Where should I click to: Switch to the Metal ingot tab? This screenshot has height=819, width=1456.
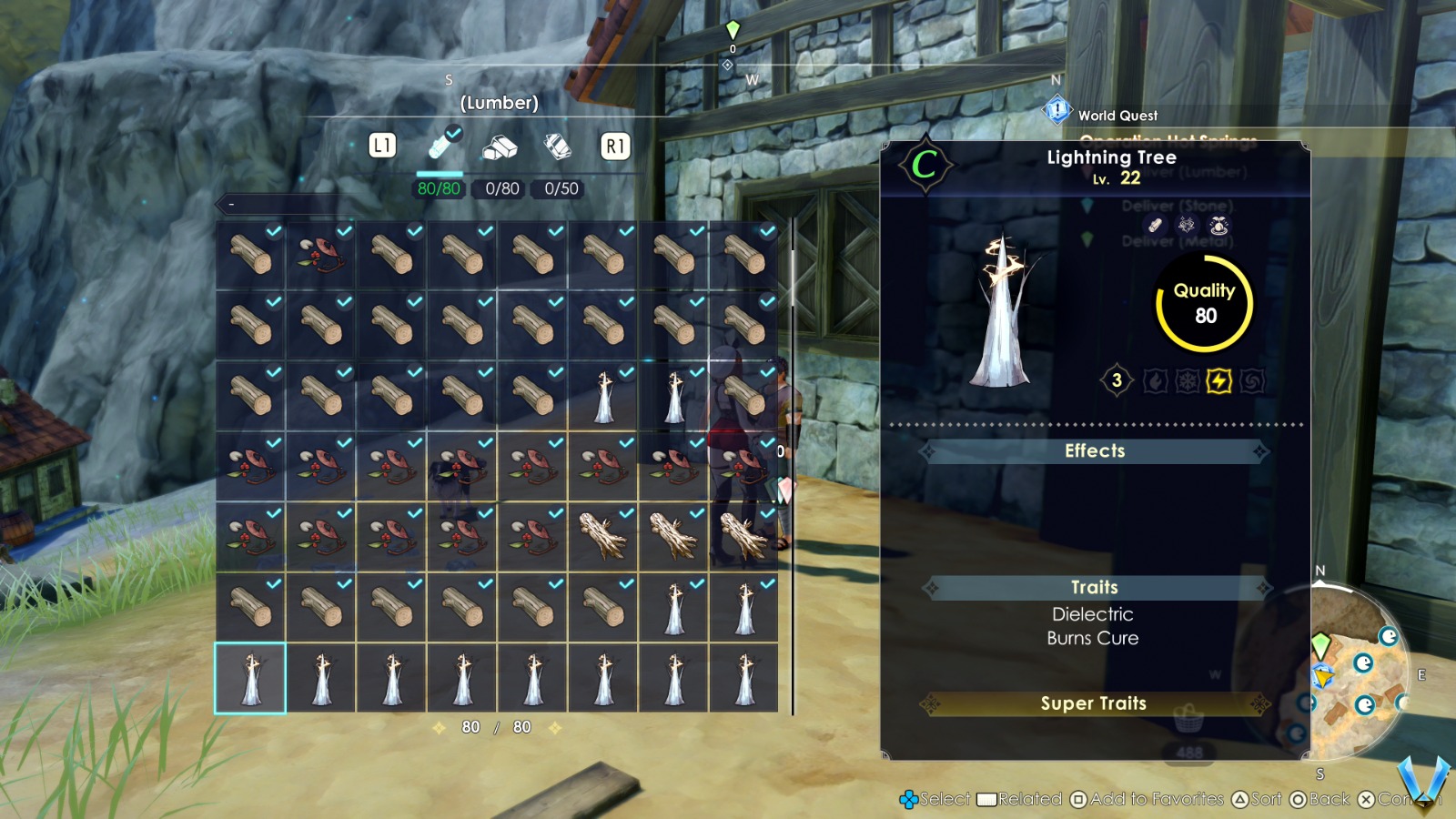point(557,146)
